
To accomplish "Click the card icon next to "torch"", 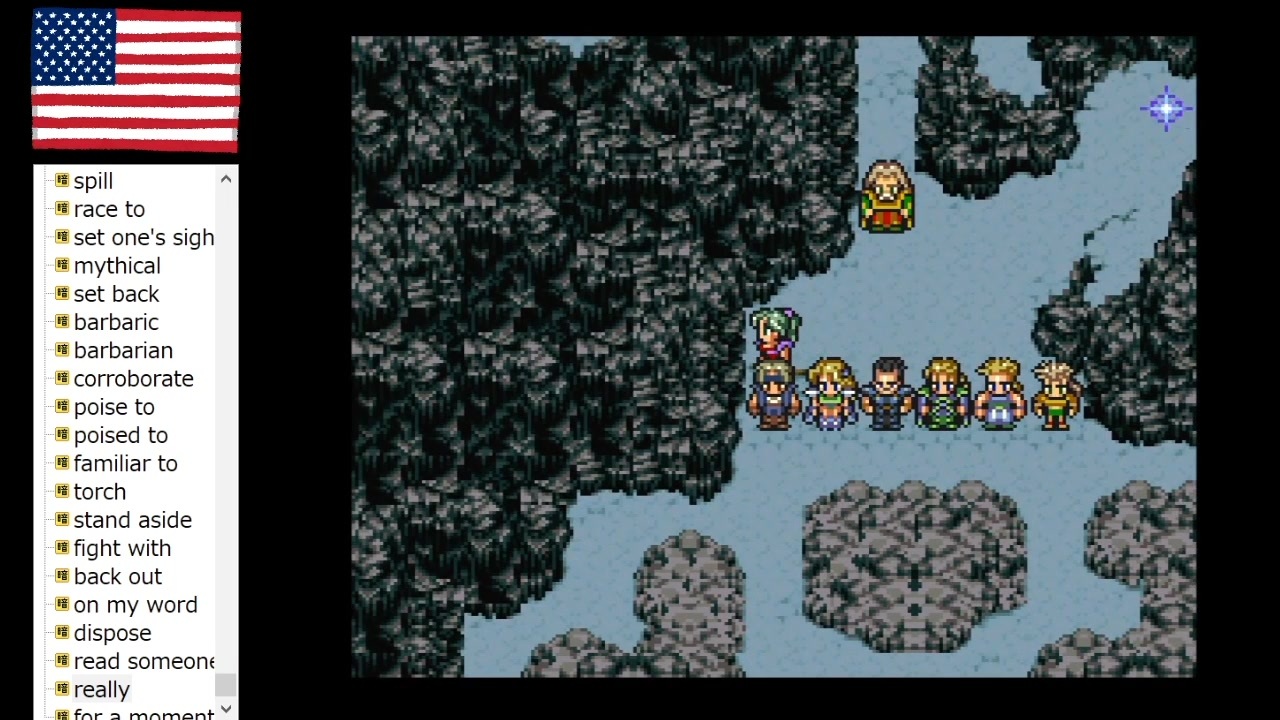I will coord(60,491).
